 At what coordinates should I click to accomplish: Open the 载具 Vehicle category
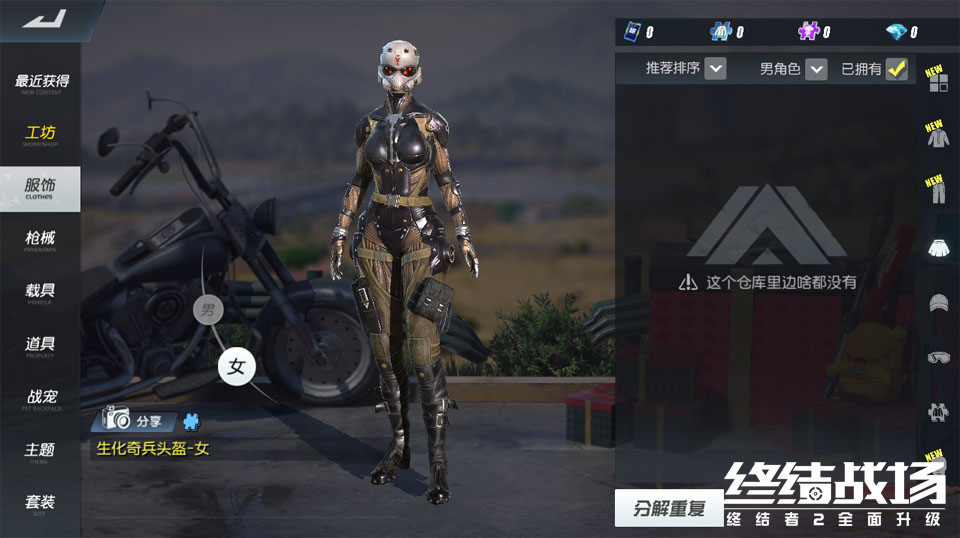[41, 292]
